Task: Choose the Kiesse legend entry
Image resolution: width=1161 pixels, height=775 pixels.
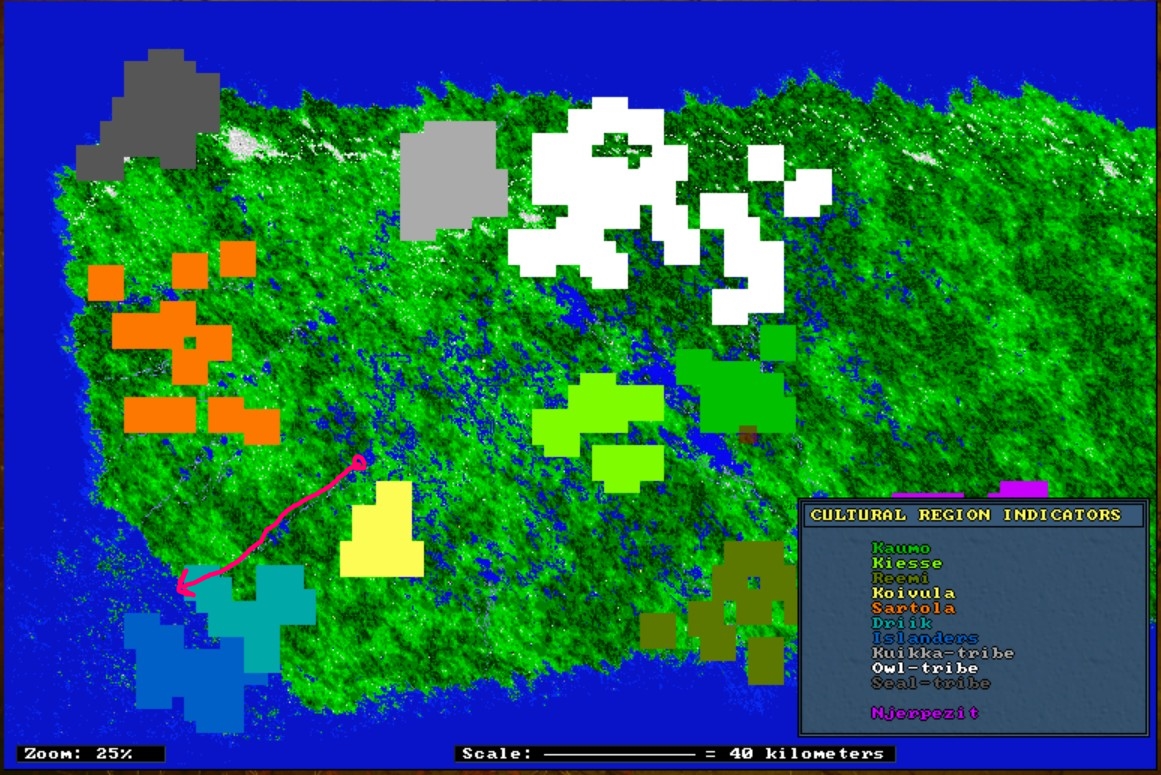Action: (906, 563)
